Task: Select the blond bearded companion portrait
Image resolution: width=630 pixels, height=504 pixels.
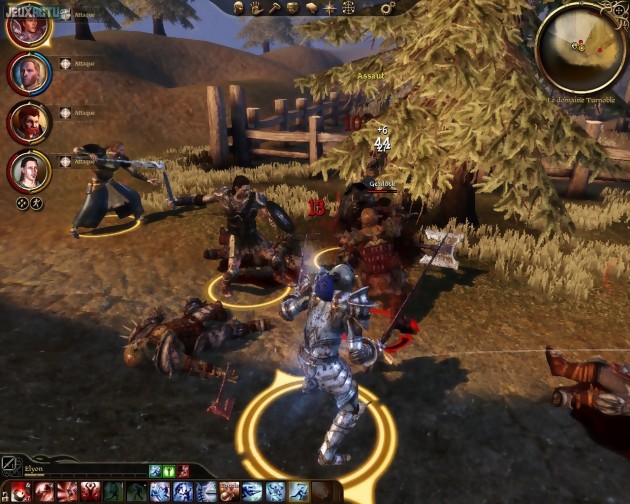Action: (x=28, y=73)
